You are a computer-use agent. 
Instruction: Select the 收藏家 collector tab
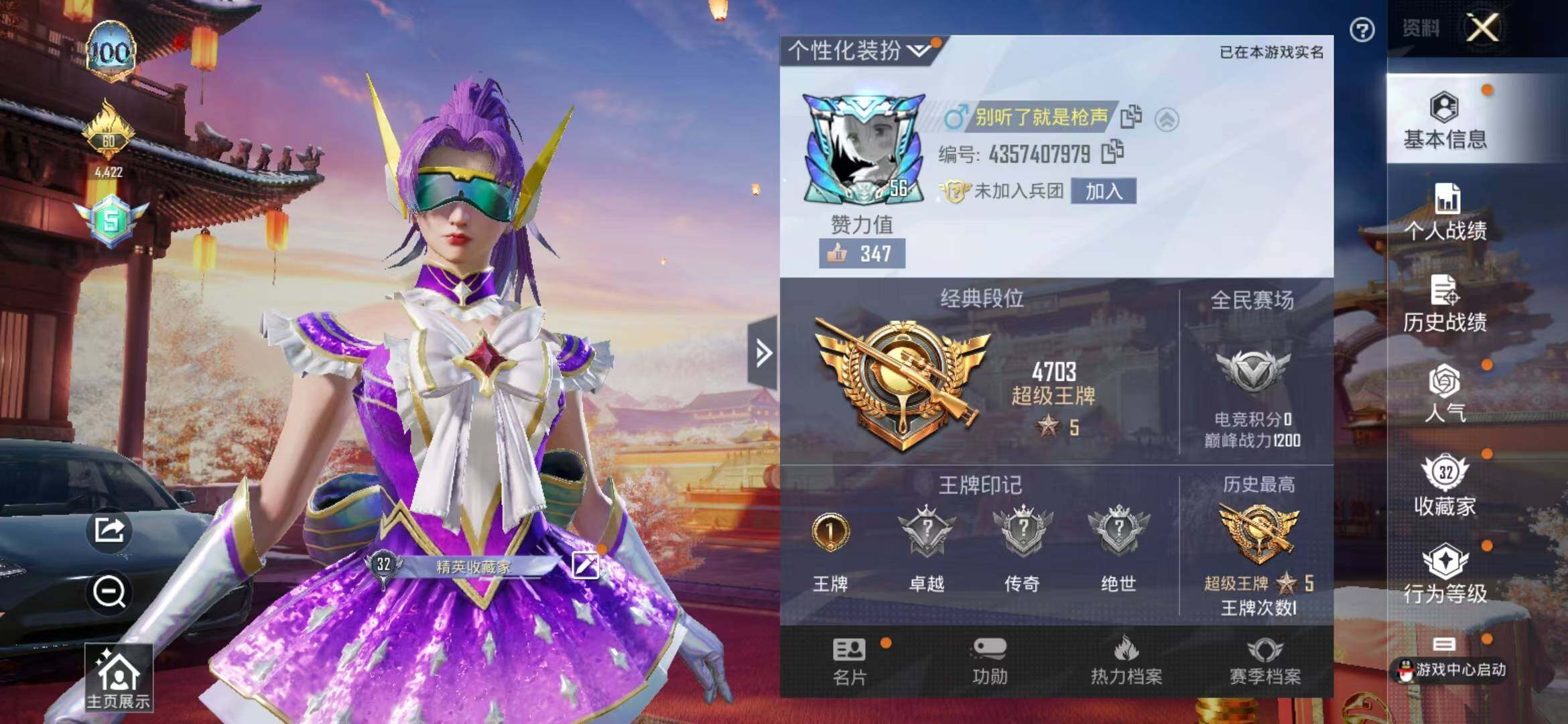pyautogui.click(x=1445, y=485)
